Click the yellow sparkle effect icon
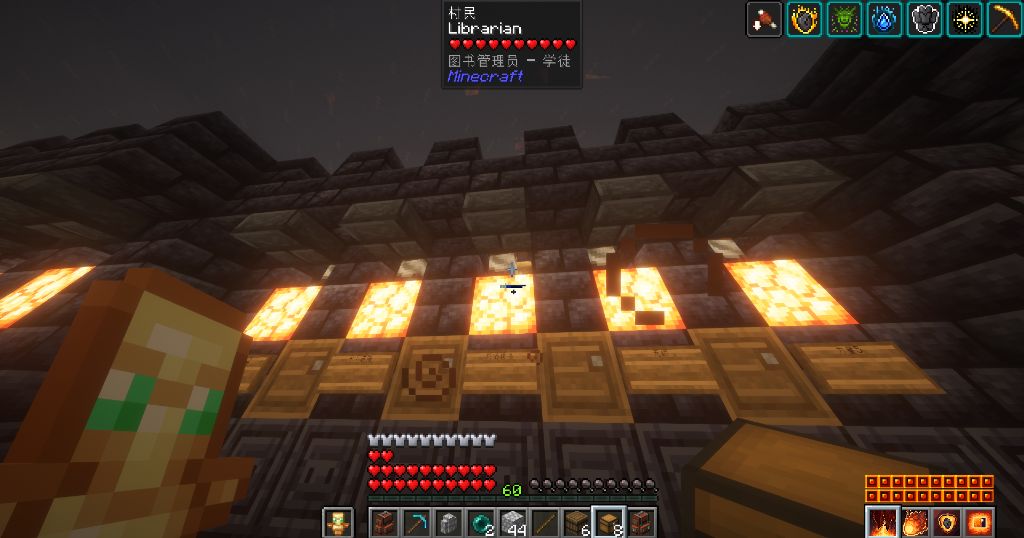 [964, 19]
